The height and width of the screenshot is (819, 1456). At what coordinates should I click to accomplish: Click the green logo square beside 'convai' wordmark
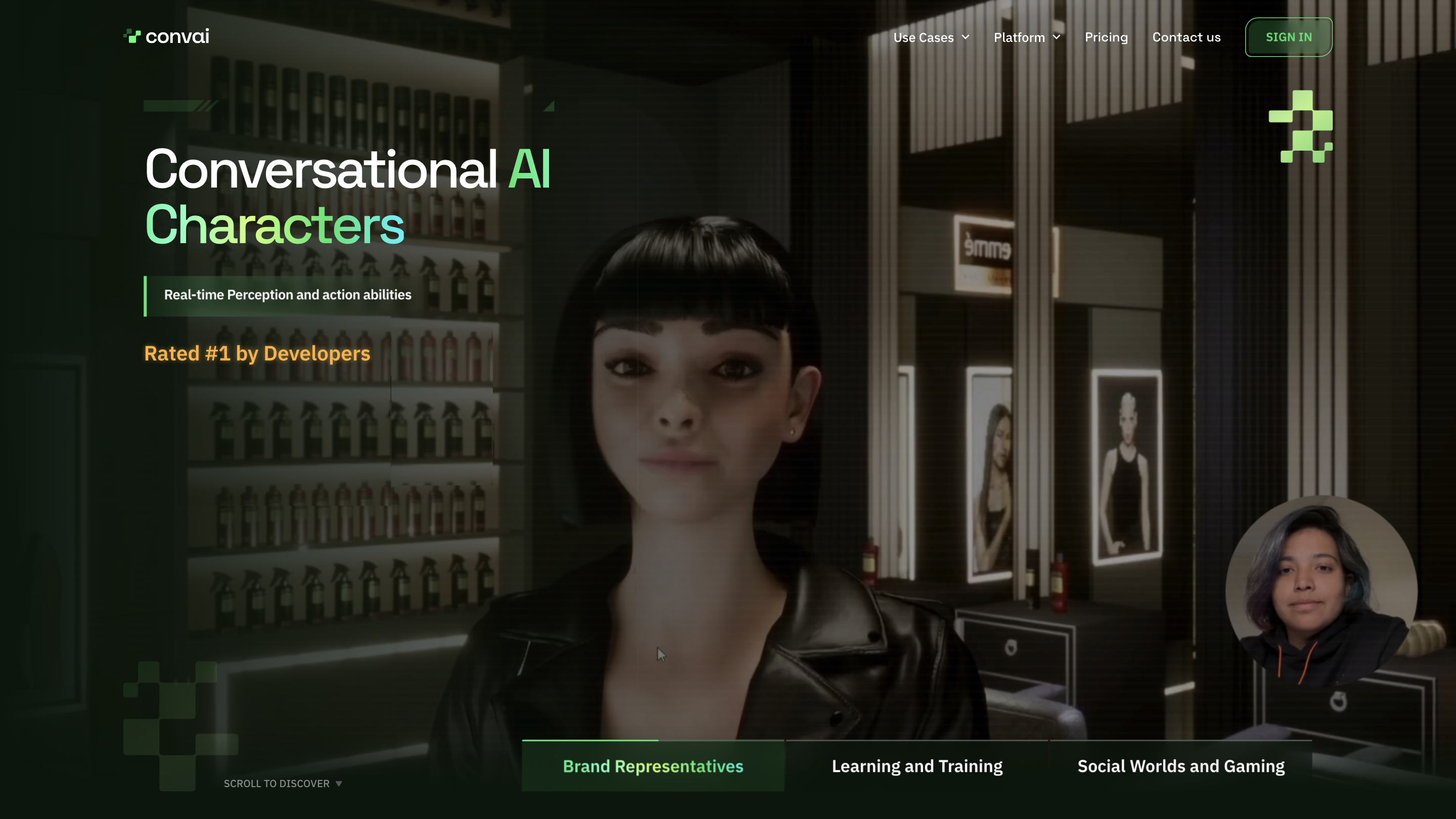click(132, 35)
